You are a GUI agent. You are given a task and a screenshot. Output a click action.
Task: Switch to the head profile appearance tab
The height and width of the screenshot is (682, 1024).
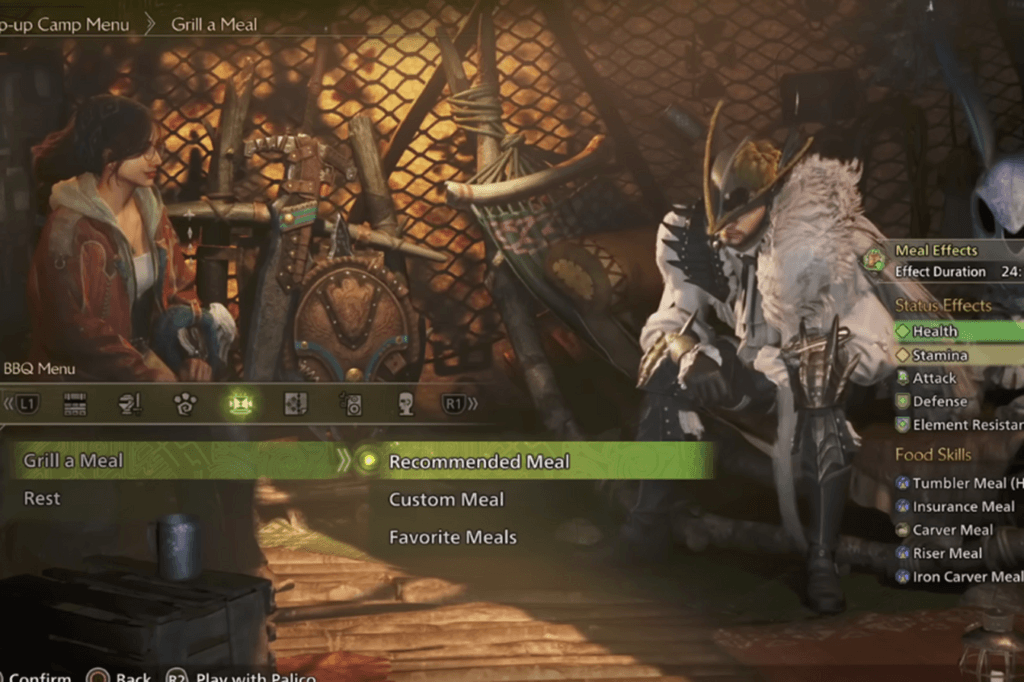(x=406, y=404)
